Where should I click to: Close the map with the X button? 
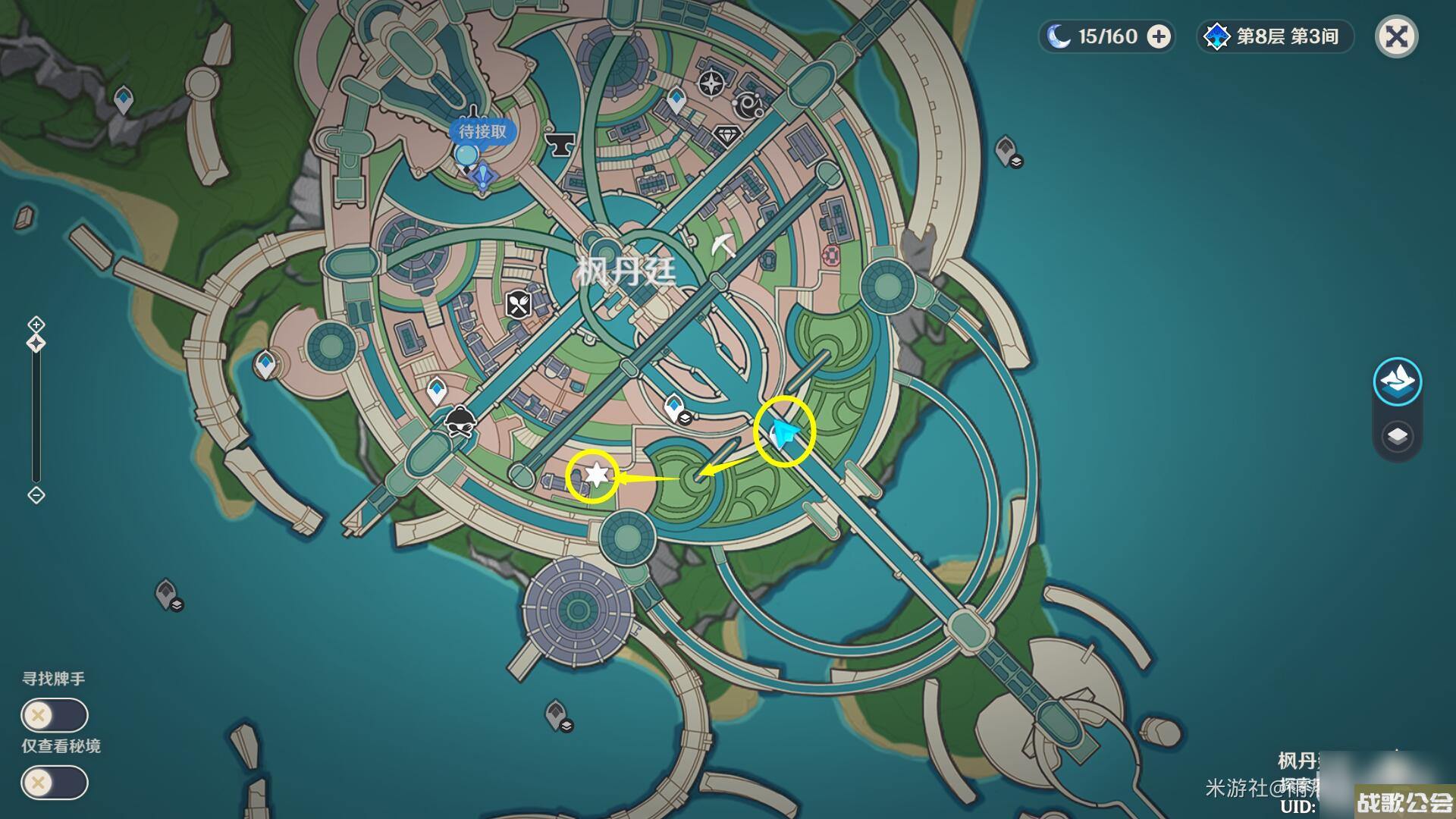(x=1396, y=36)
